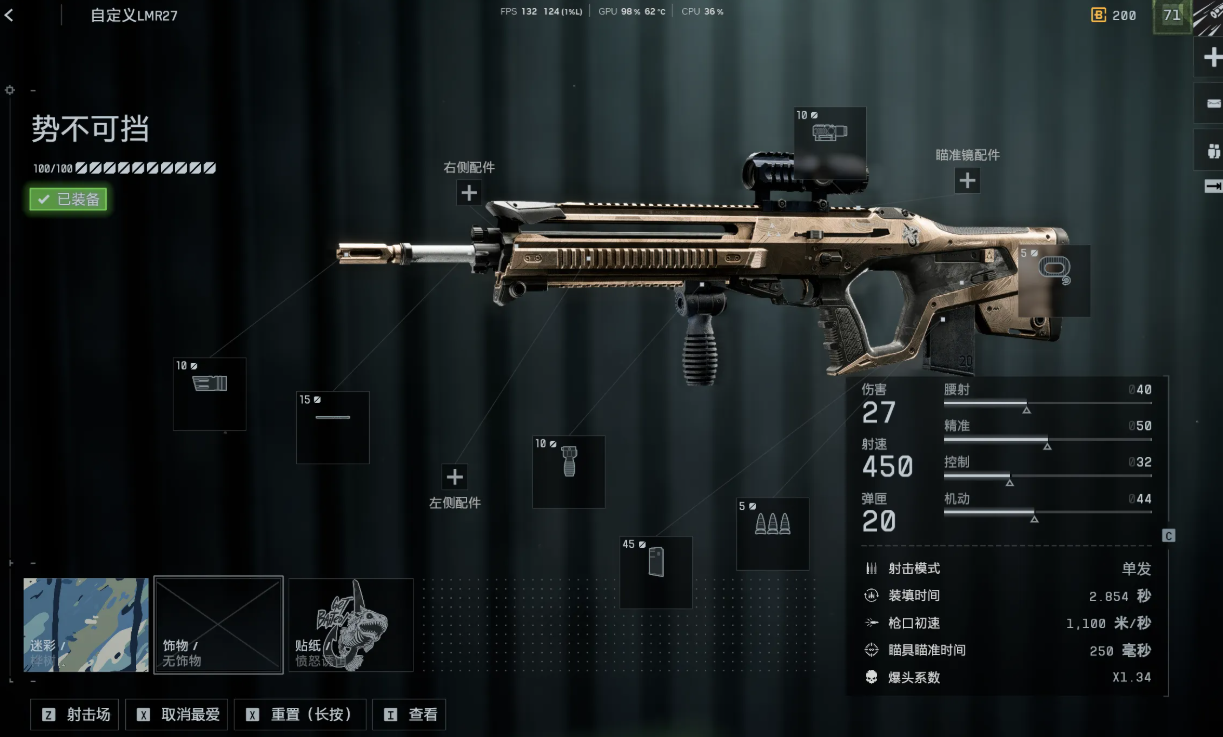The image size is (1223, 737).
Task: Open the stock attachment slot at the rifle's rear
Action: [1054, 281]
